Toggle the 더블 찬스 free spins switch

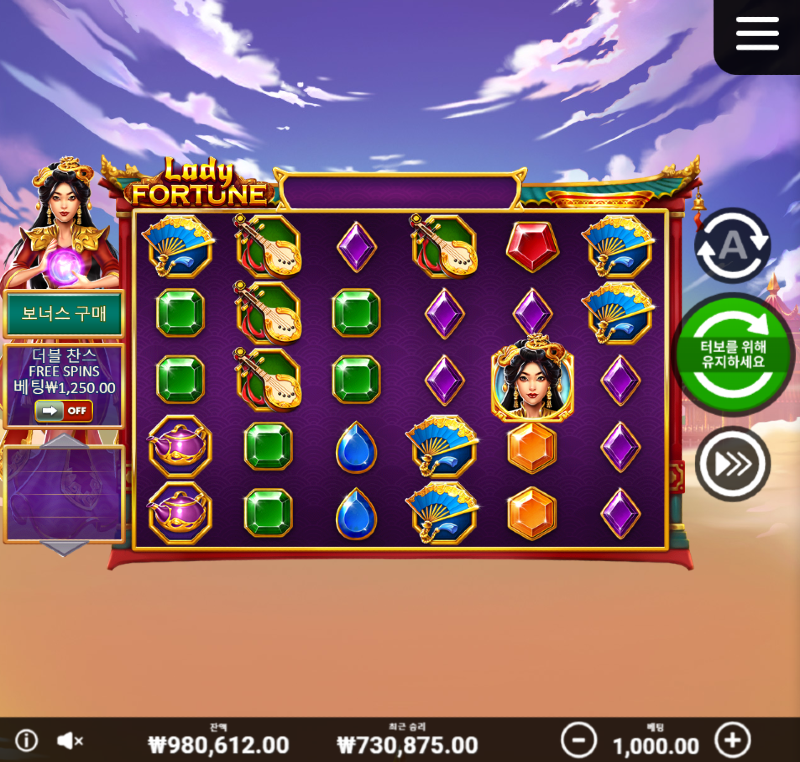coord(63,411)
